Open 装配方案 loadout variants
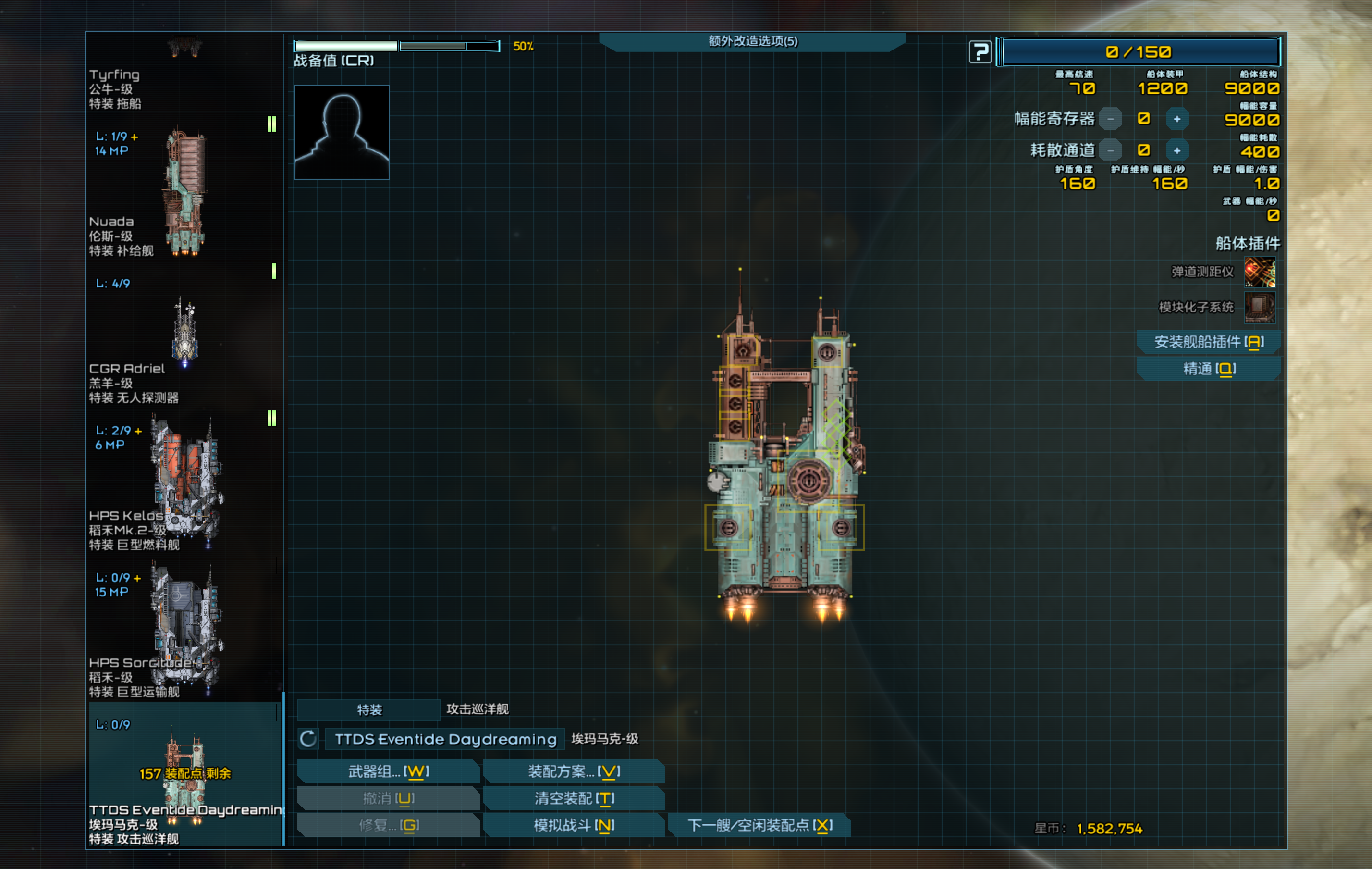Viewport: 1372px width, 869px height. (x=574, y=771)
